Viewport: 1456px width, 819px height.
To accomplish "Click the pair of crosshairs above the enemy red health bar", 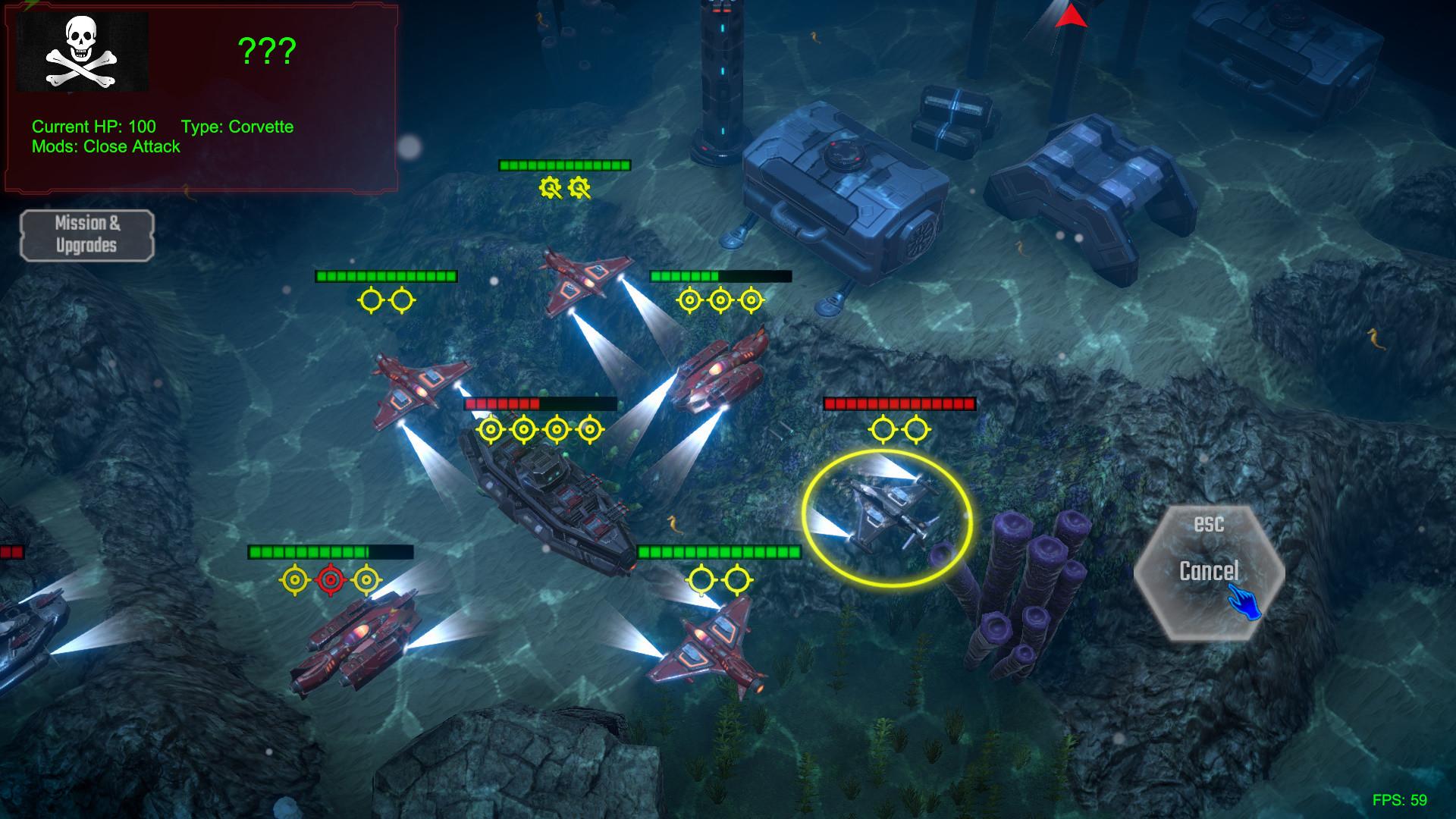I will click(899, 428).
